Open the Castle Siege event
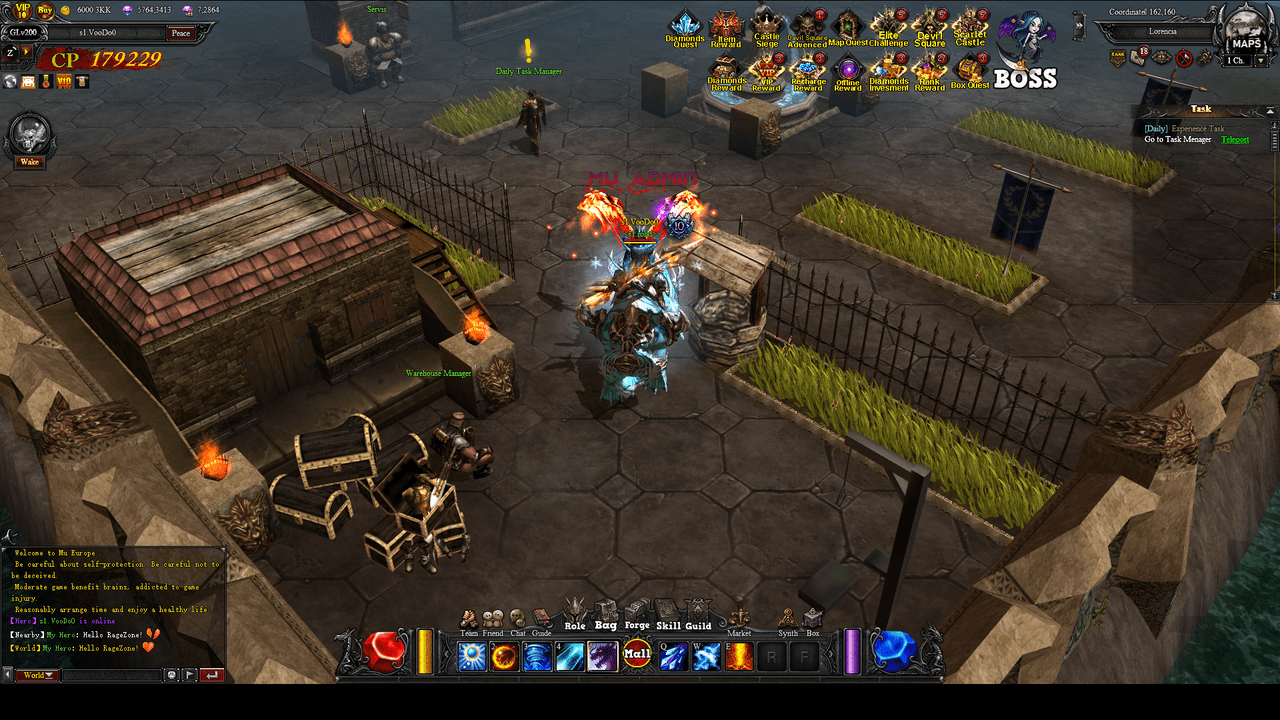The height and width of the screenshot is (720, 1280). (x=766, y=27)
